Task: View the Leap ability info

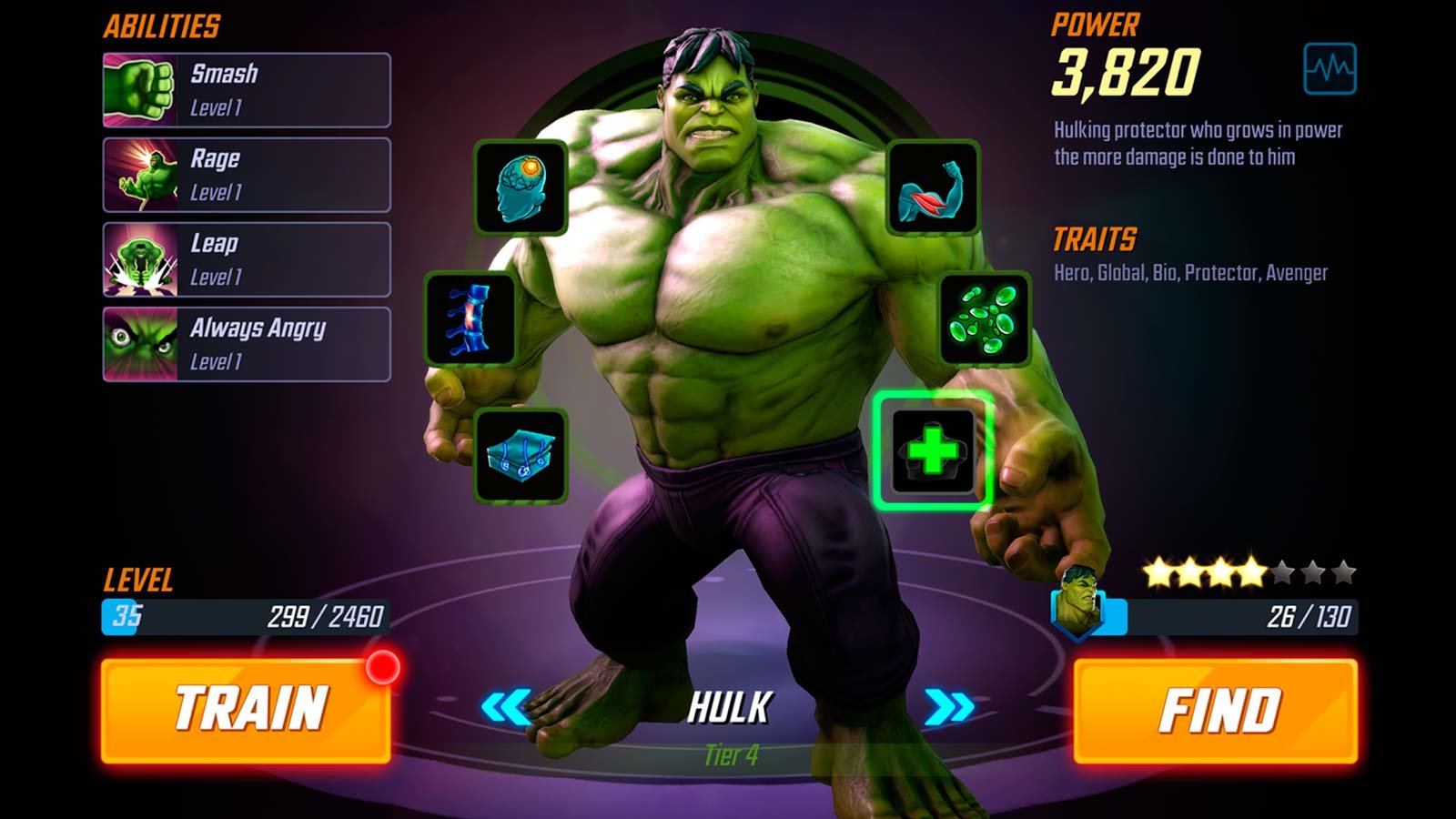Action: 247,259
